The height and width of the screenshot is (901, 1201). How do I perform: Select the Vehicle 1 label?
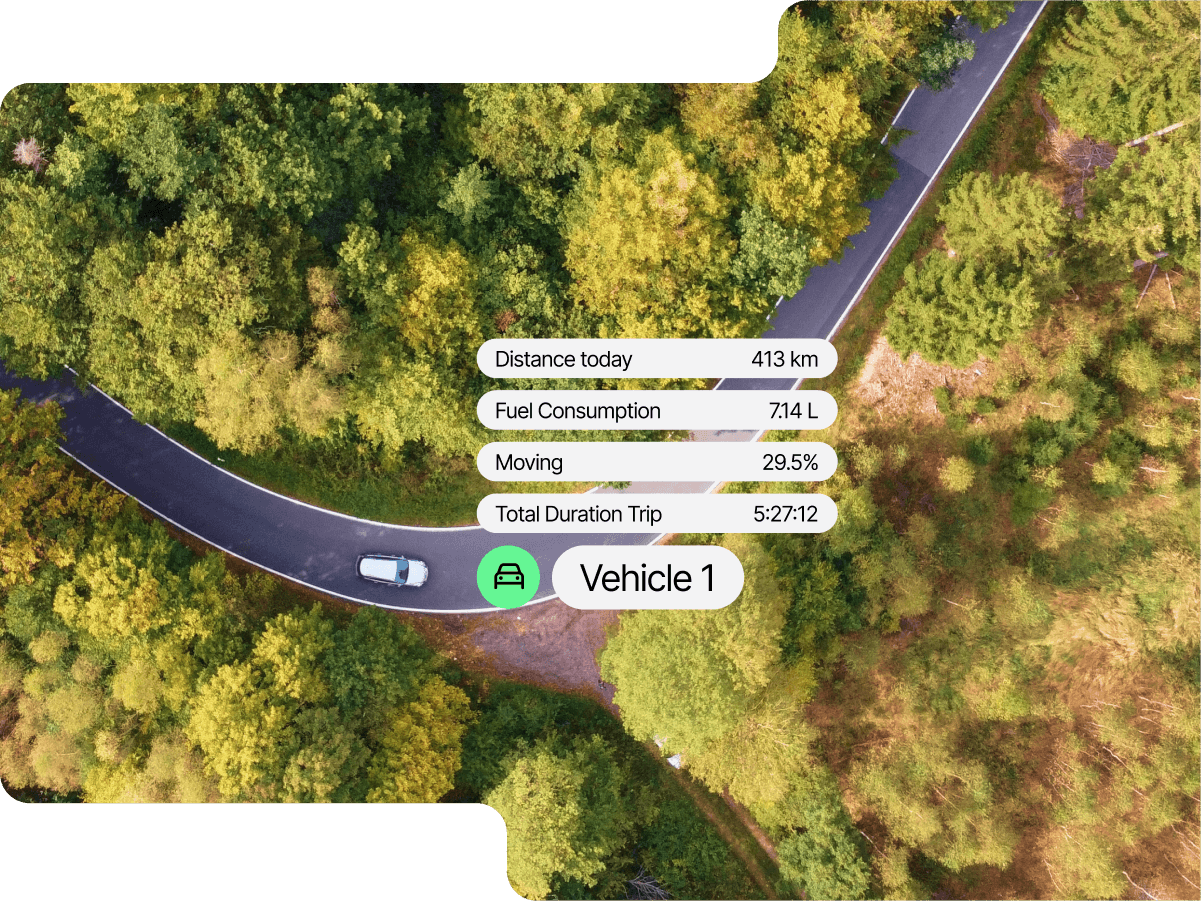648,578
